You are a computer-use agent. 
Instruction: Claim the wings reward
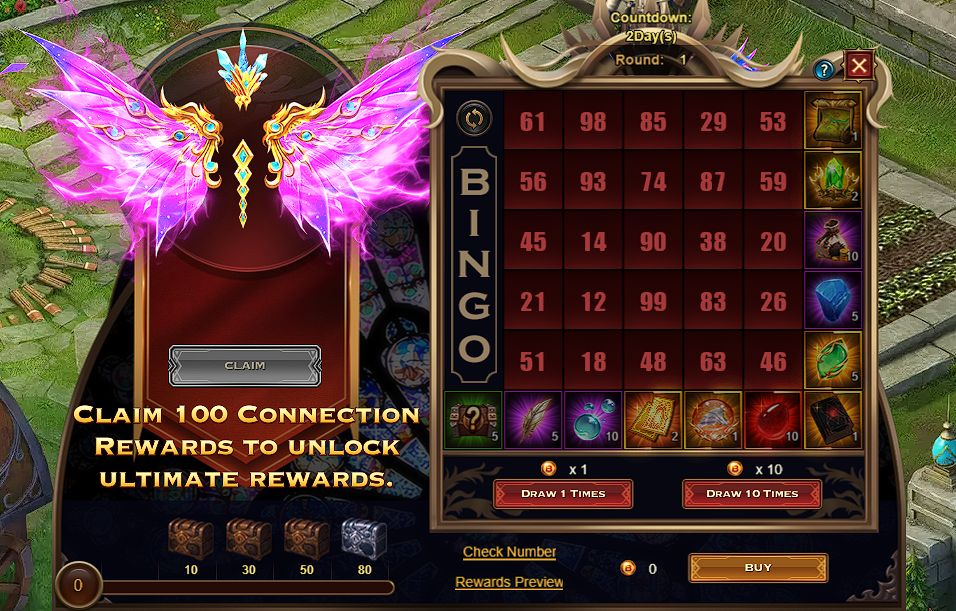(245, 365)
